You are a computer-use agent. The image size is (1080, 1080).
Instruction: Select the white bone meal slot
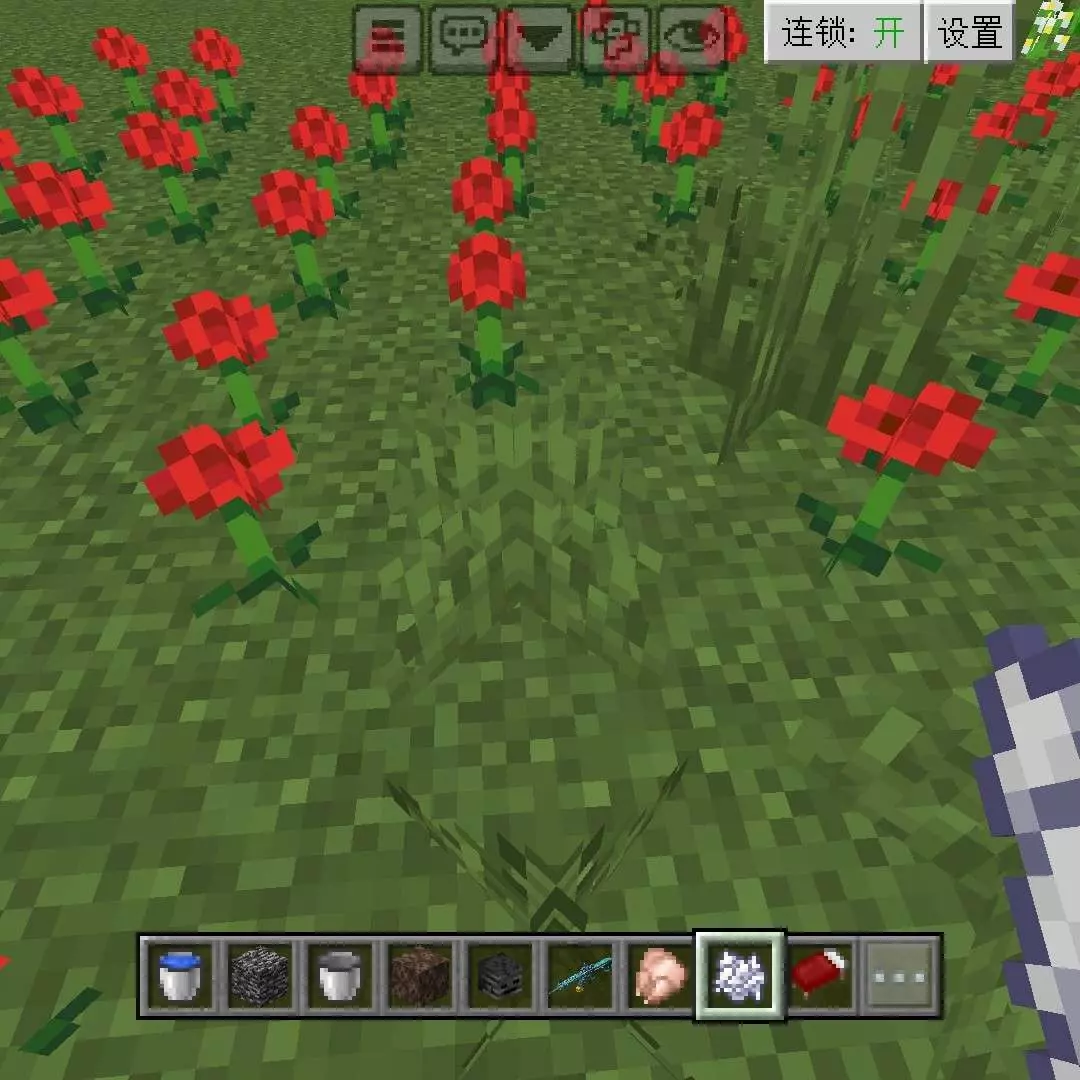[741, 975]
